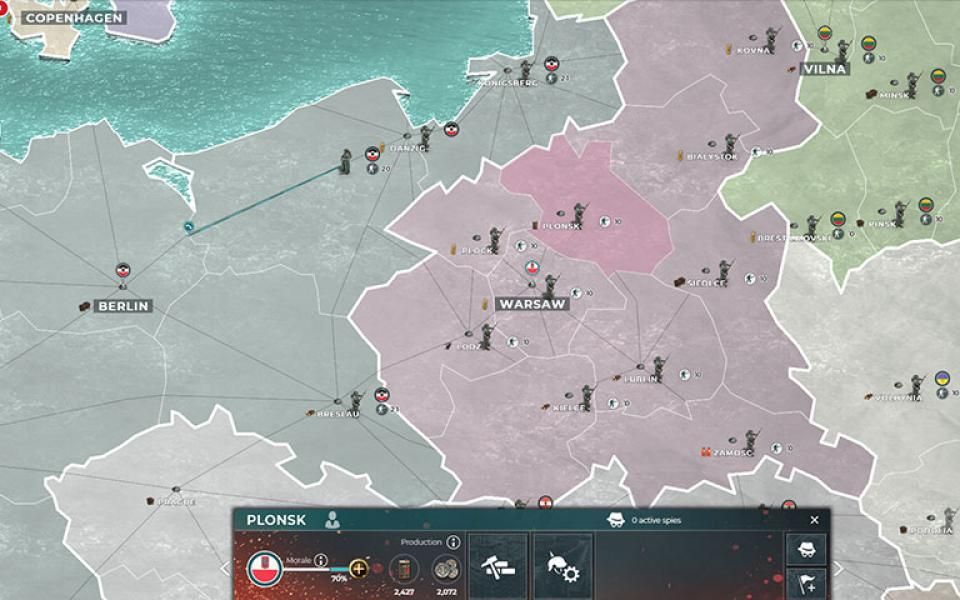Open the Production info icon
Viewport: 960px width, 600px height.
[453, 542]
